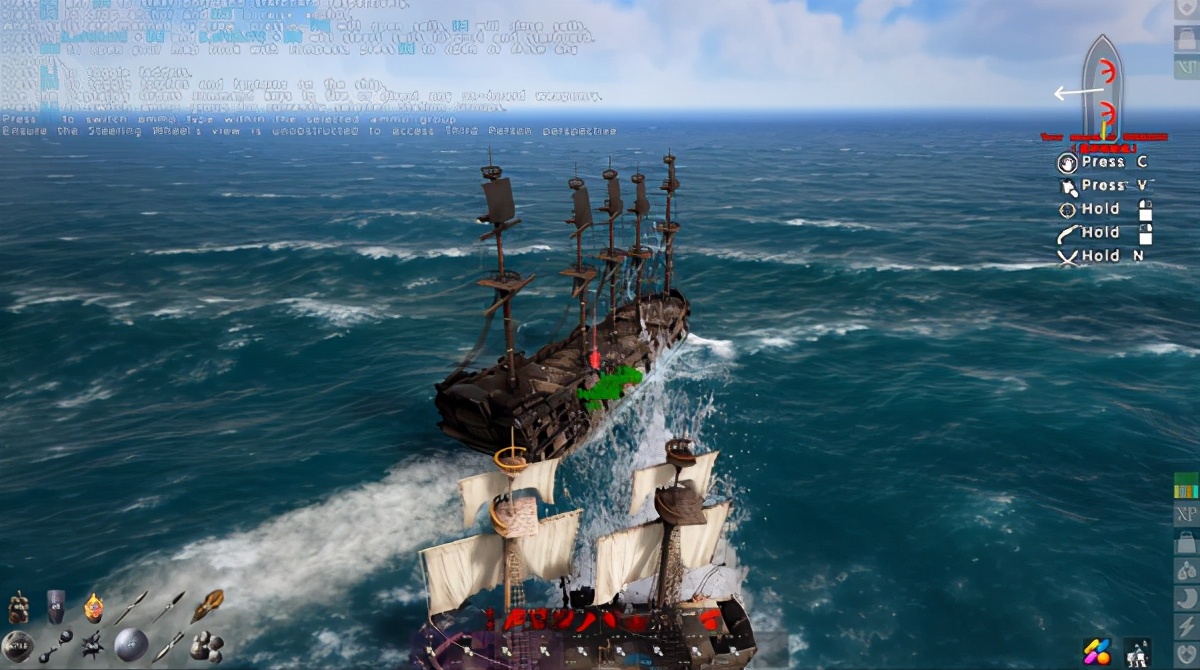The width and height of the screenshot is (1200, 670).
Task: Select the lightning bolt stamina icon
Action: tap(1186, 625)
